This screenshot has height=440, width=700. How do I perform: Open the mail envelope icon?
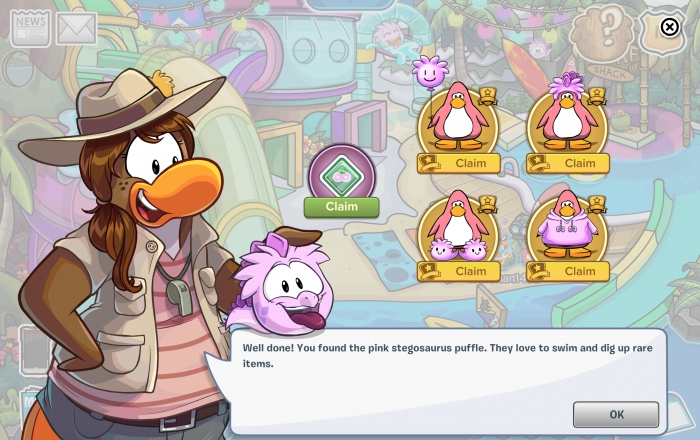[x=76, y=29]
